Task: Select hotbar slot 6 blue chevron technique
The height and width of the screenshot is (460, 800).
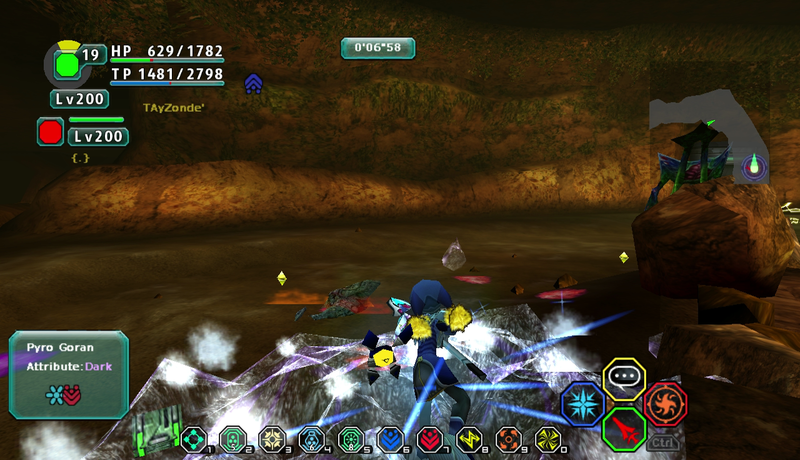Action: [389, 438]
